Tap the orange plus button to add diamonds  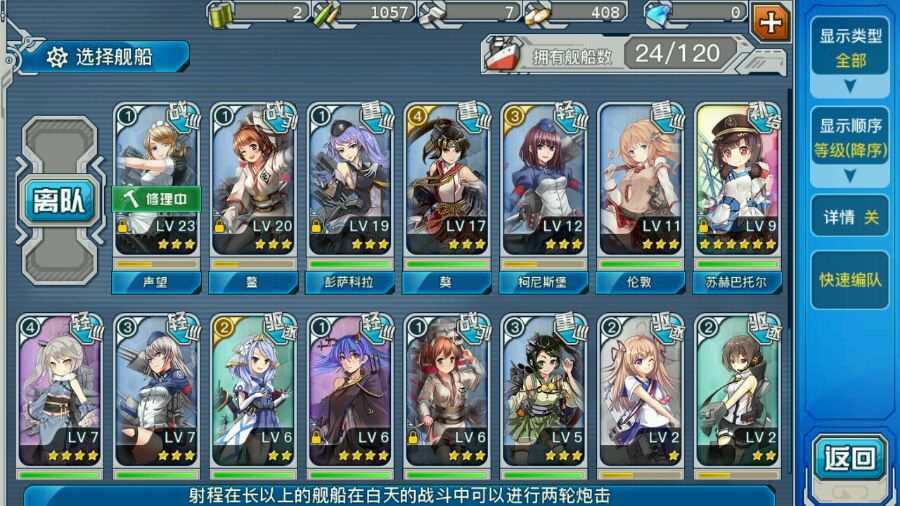770,20
